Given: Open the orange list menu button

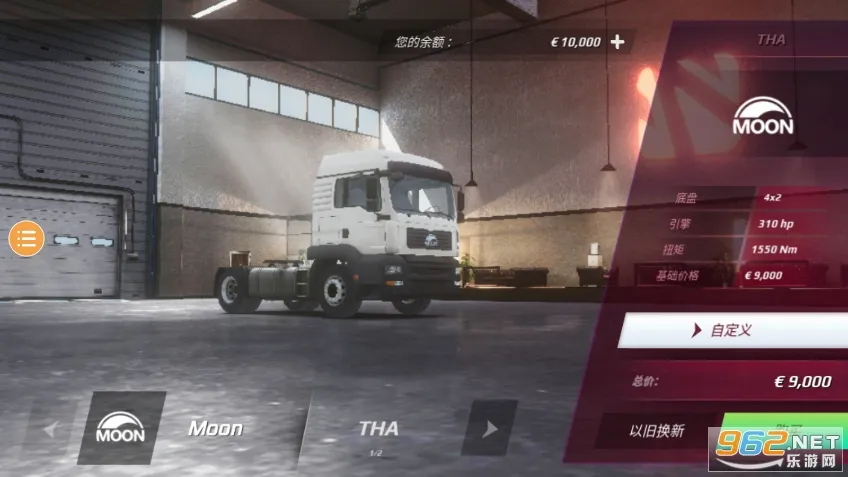Looking at the screenshot, I should [x=27, y=238].
